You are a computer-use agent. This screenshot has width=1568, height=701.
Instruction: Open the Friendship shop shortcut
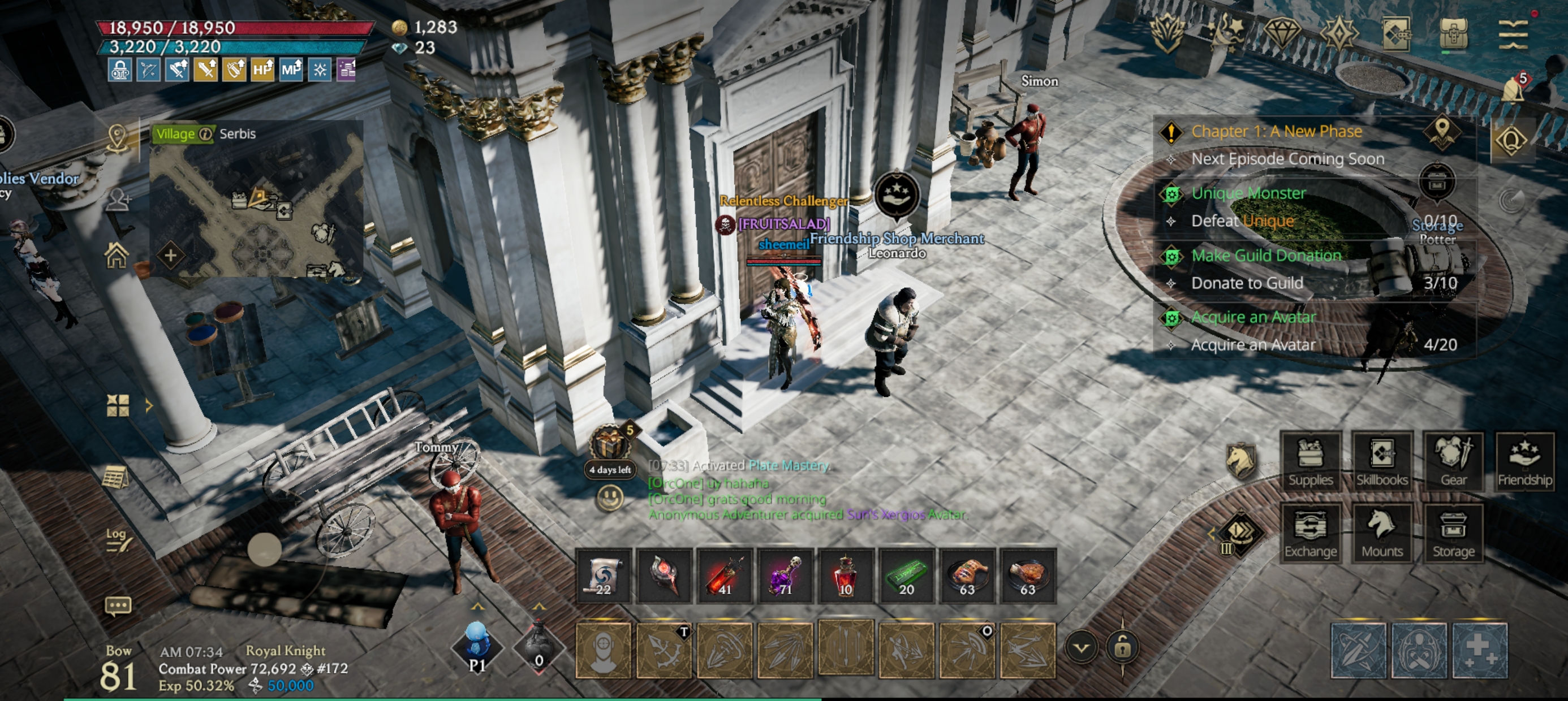click(1525, 461)
